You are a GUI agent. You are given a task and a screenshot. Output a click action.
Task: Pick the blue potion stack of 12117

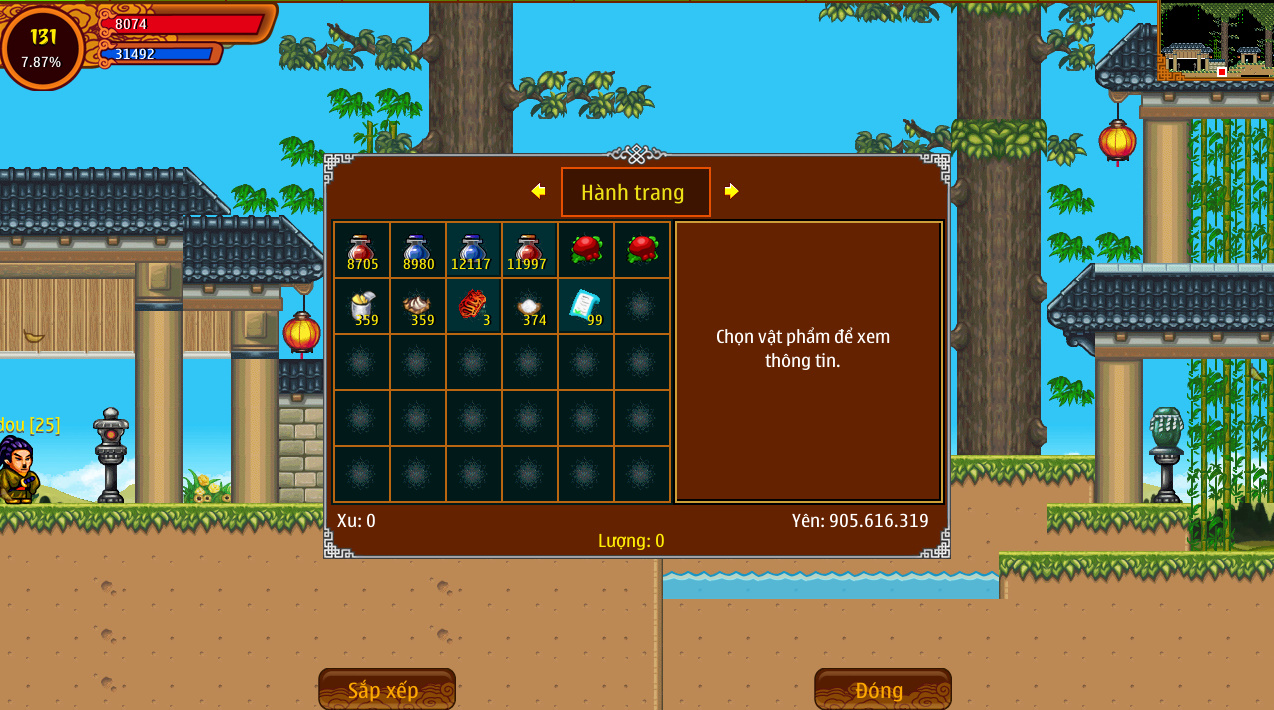click(x=473, y=250)
